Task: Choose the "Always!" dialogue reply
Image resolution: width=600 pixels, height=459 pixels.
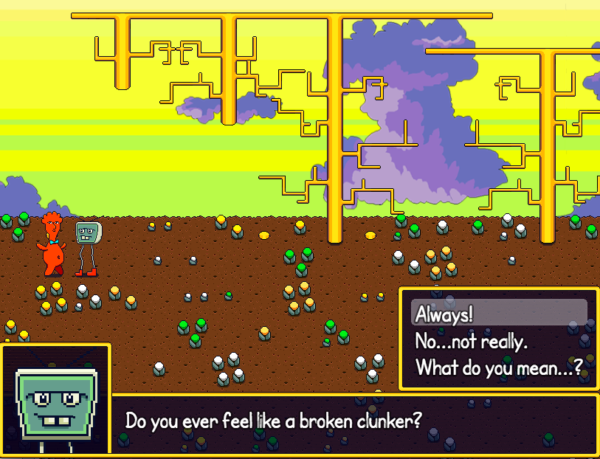Action: pyautogui.click(x=443, y=314)
